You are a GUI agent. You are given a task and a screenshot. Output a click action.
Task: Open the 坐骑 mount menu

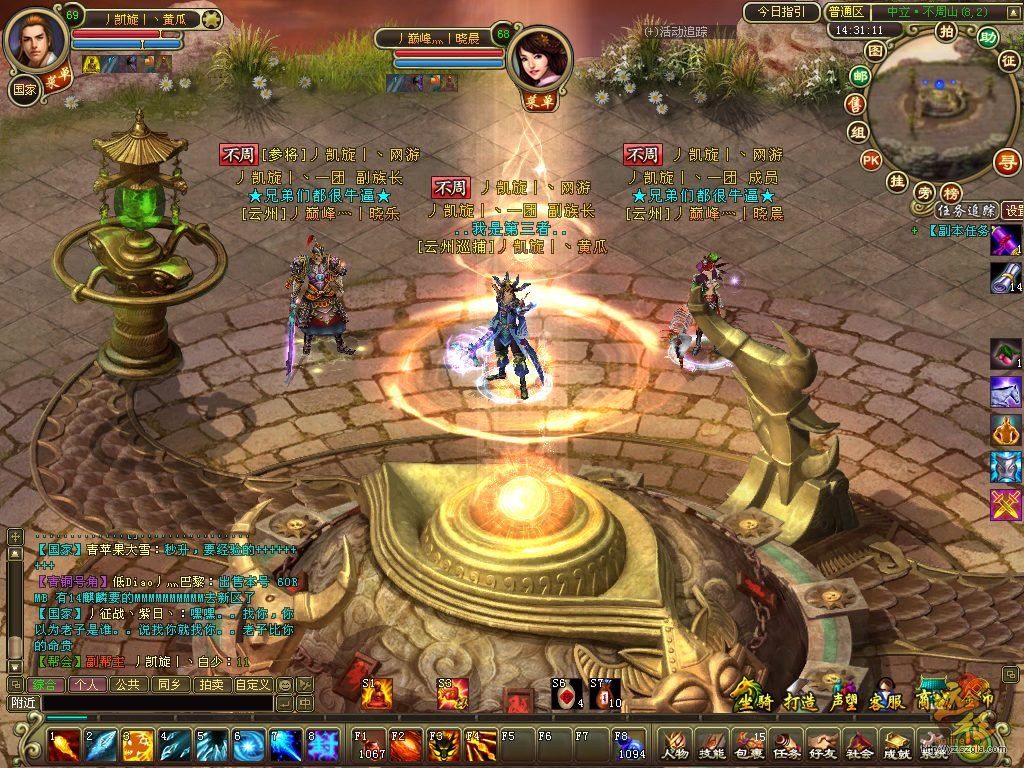(x=753, y=700)
